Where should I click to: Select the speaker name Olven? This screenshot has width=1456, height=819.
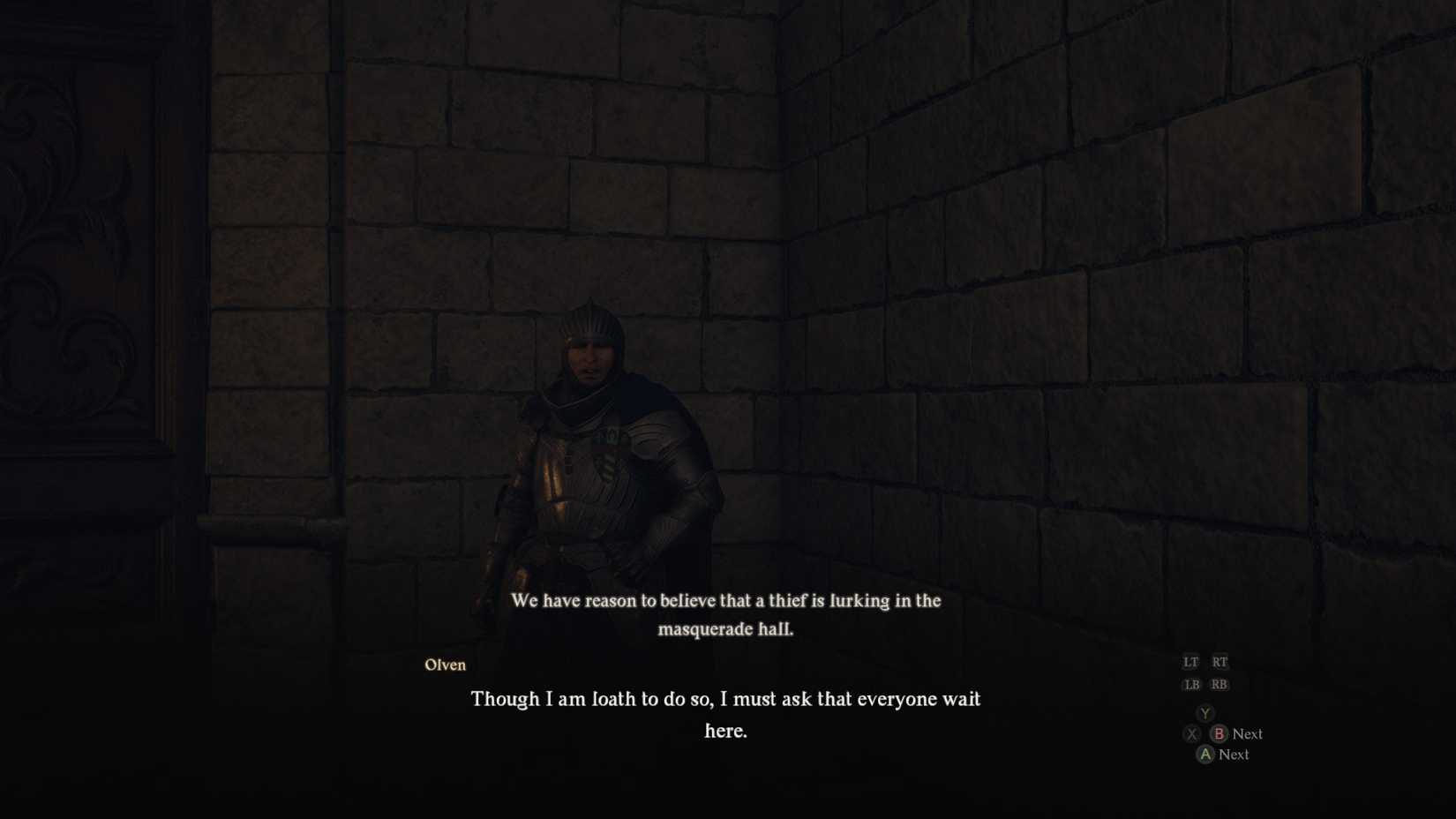click(x=445, y=665)
